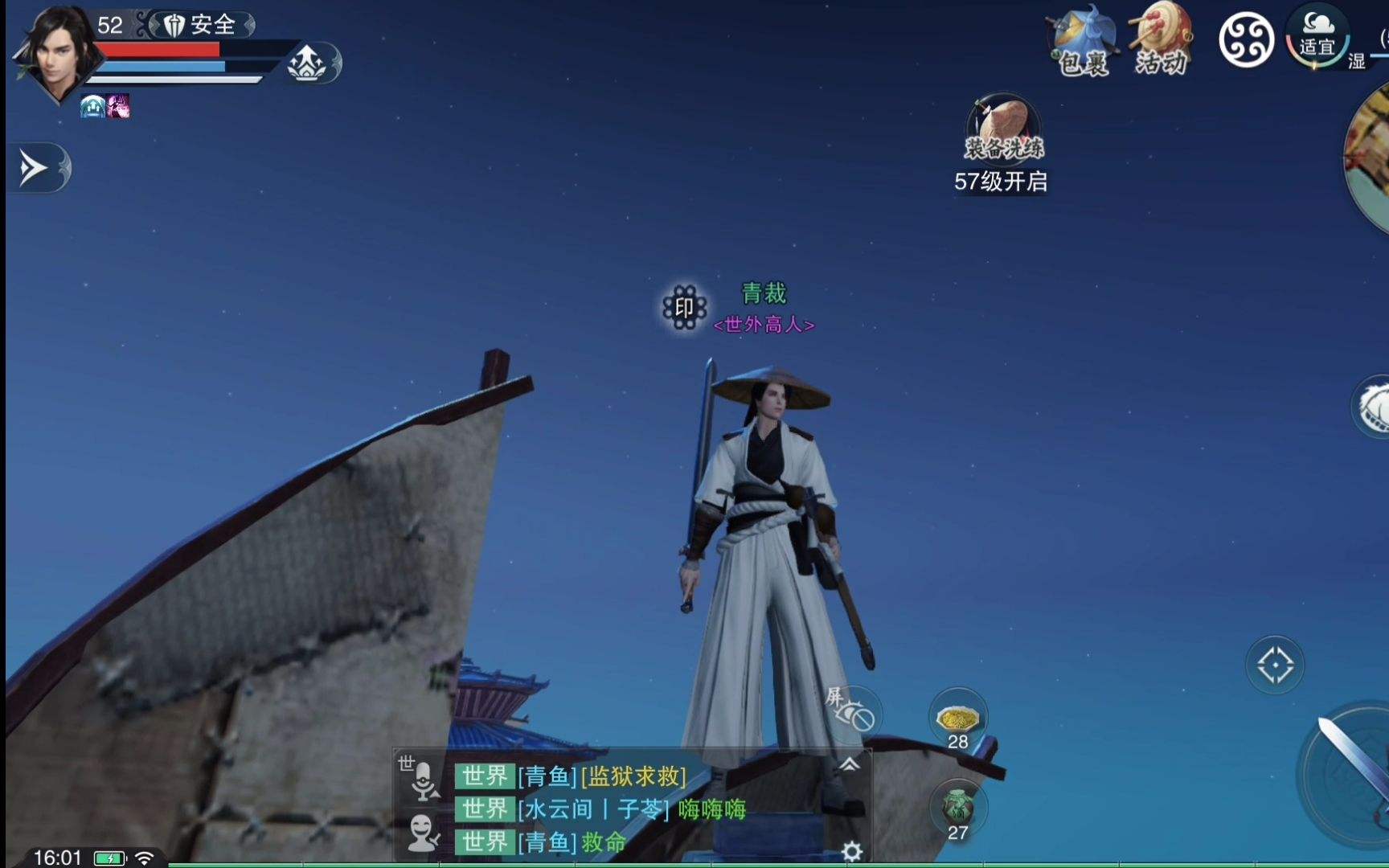Tap the world voice microphone button
1389x868 pixels.
point(423,780)
